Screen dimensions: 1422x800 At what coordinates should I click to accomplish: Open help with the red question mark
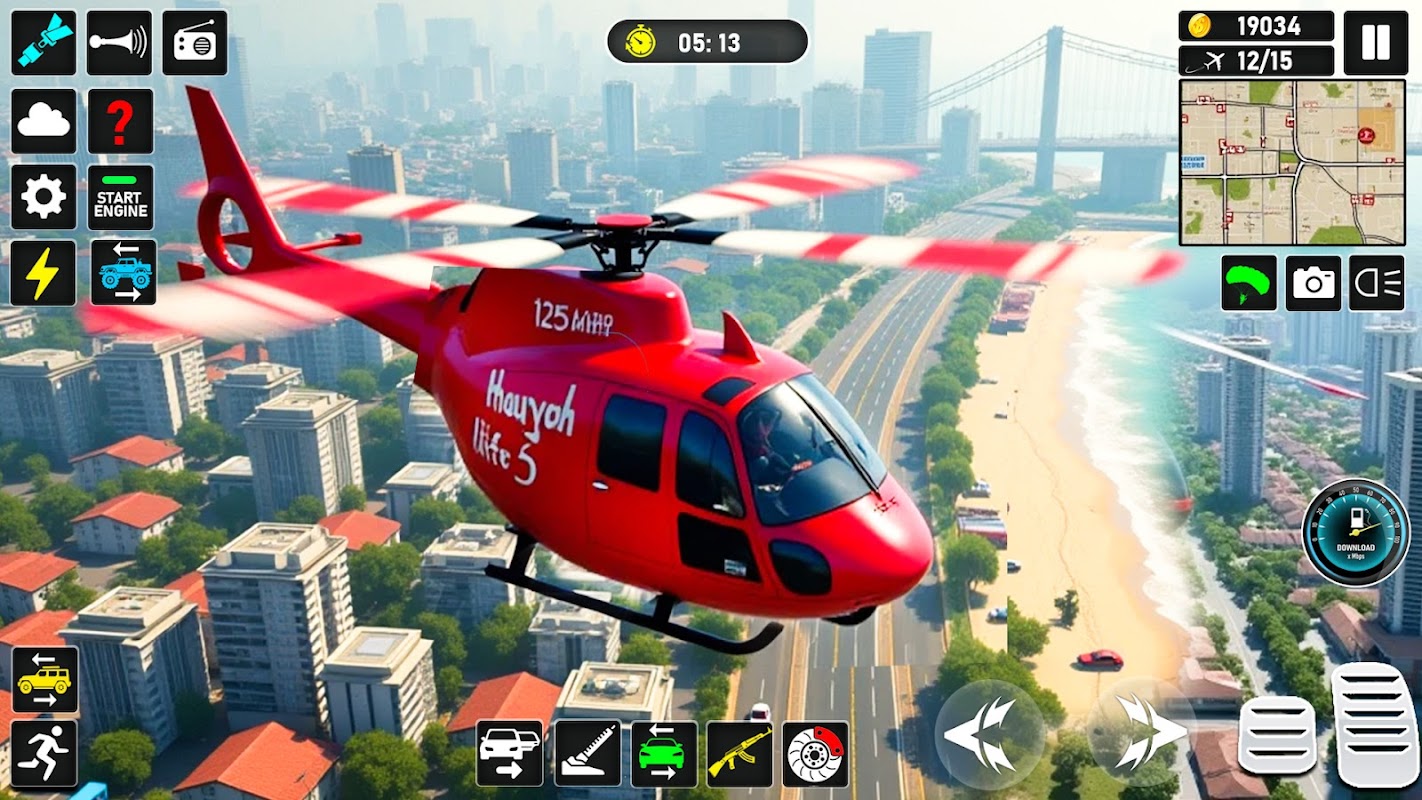pos(120,121)
